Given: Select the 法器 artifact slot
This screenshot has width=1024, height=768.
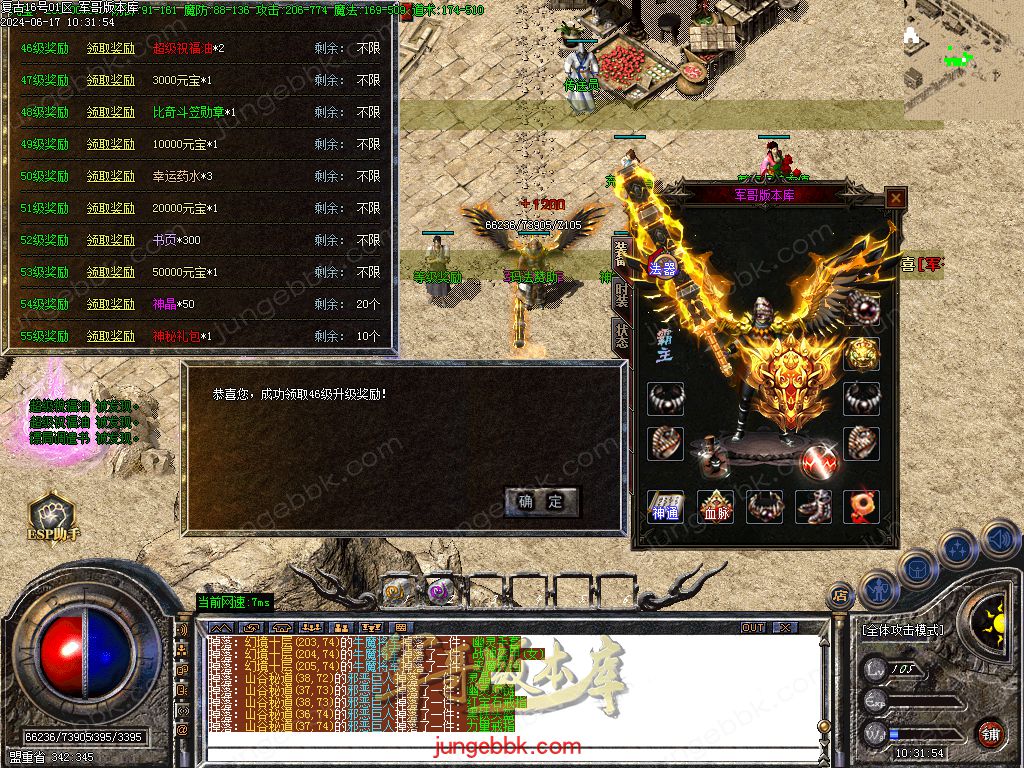Looking at the screenshot, I should coord(662,267).
